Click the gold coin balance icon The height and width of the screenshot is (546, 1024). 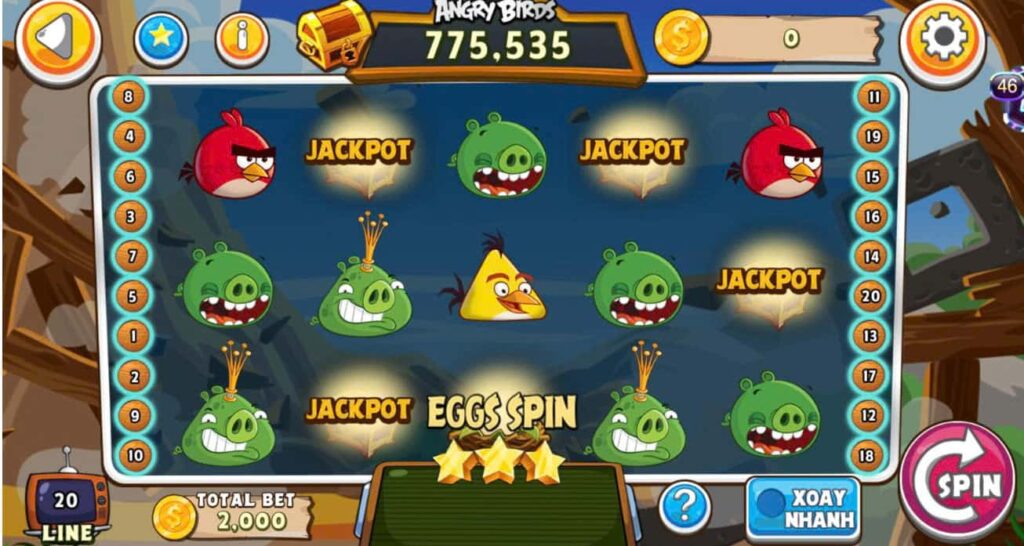[x=681, y=39]
